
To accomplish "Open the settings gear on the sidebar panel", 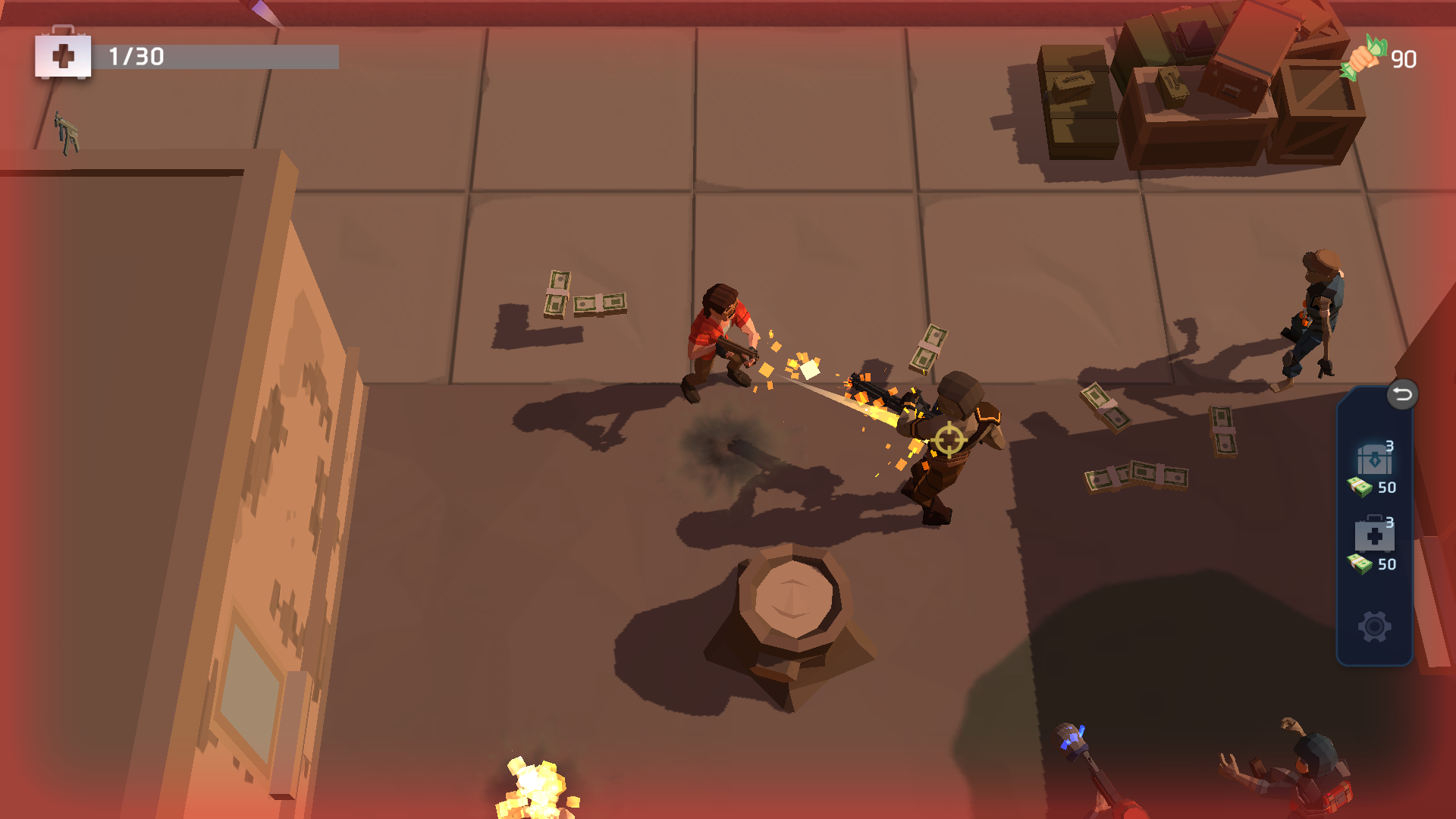I will point(1373,626).
